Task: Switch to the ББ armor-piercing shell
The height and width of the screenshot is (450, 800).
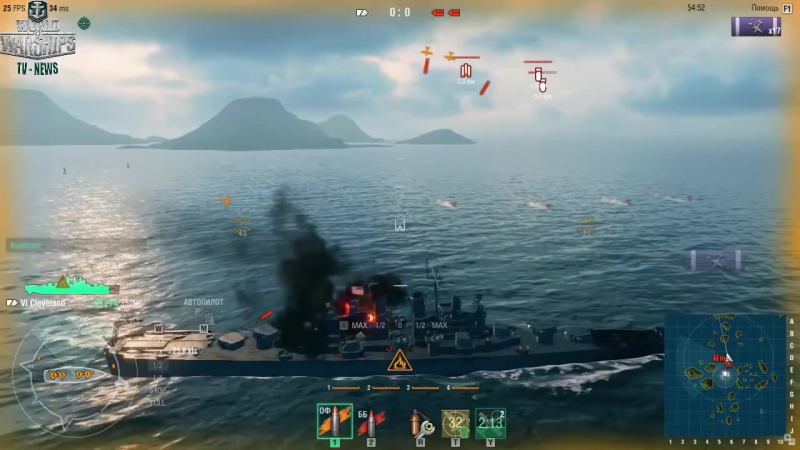Action: [x=370, y=423]
